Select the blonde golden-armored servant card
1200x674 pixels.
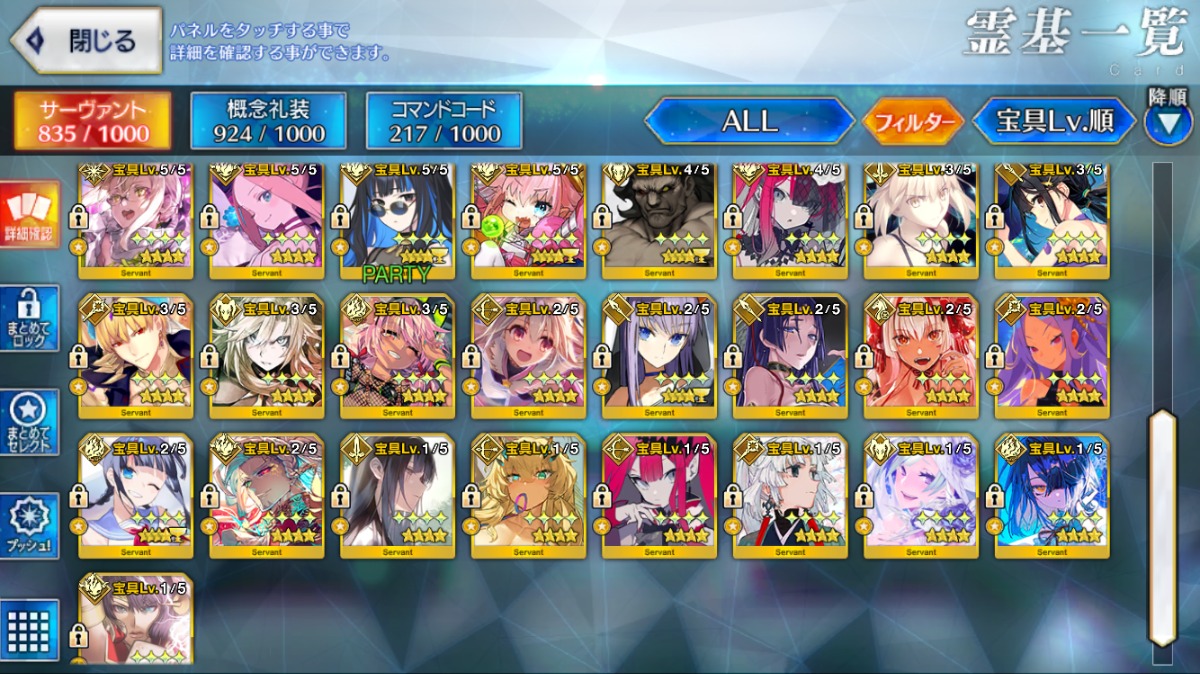tap(136, 356)
